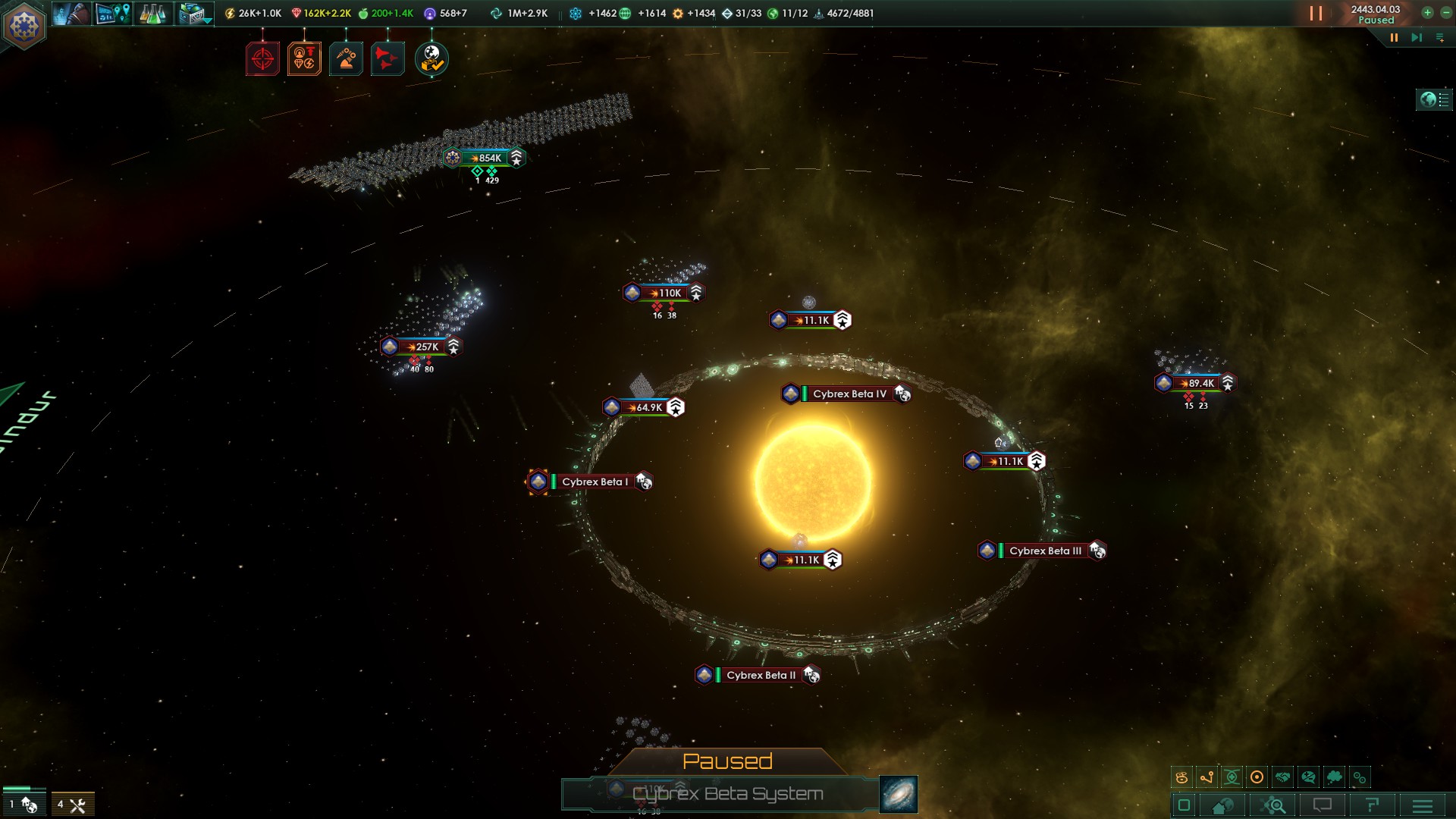Select the Cybrex Beta IV label
The width and height of the screenshot is (1456, 819).
tap(849, 394)
